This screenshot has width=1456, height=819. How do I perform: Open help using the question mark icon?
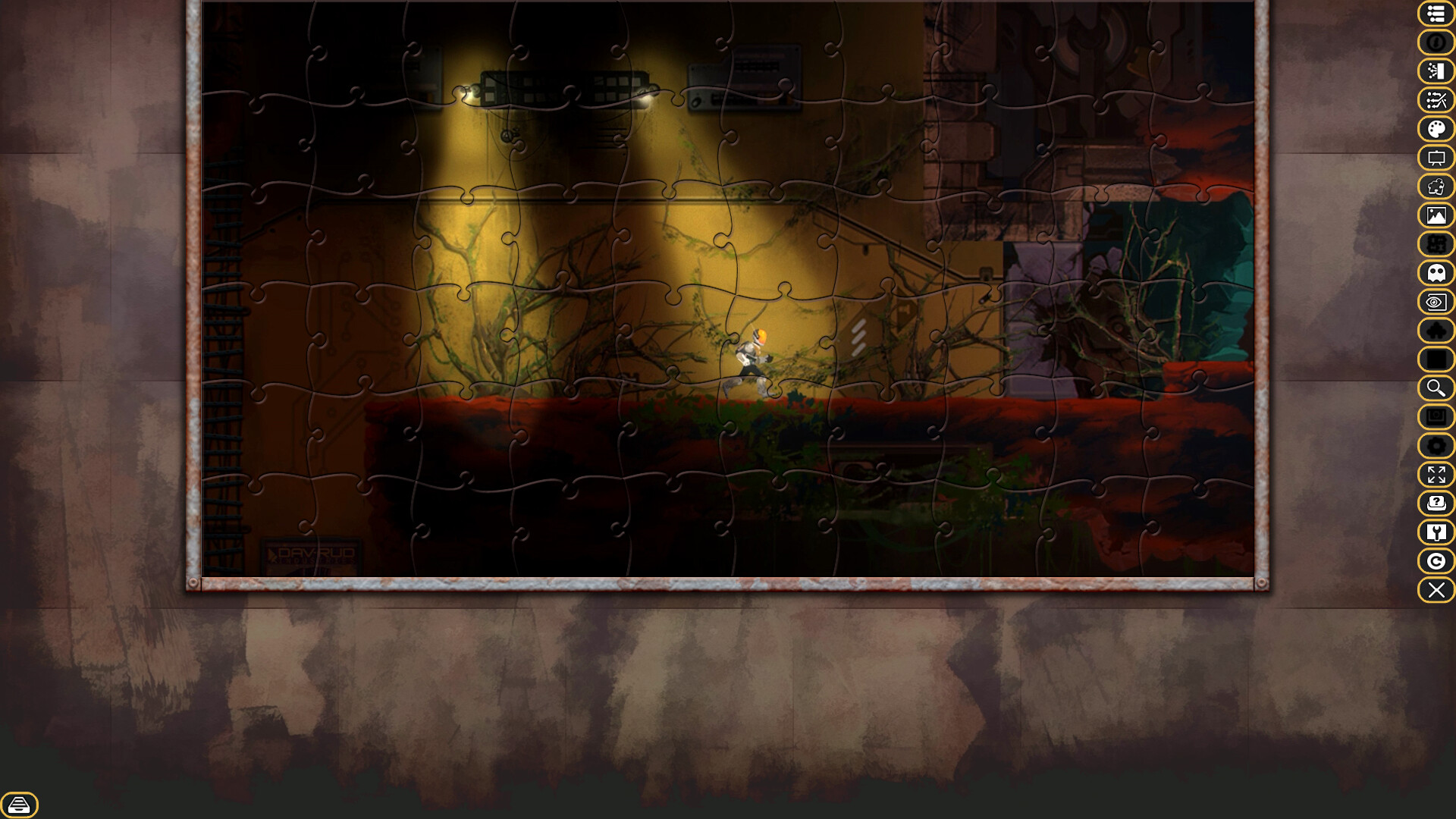coord(1436,504)
